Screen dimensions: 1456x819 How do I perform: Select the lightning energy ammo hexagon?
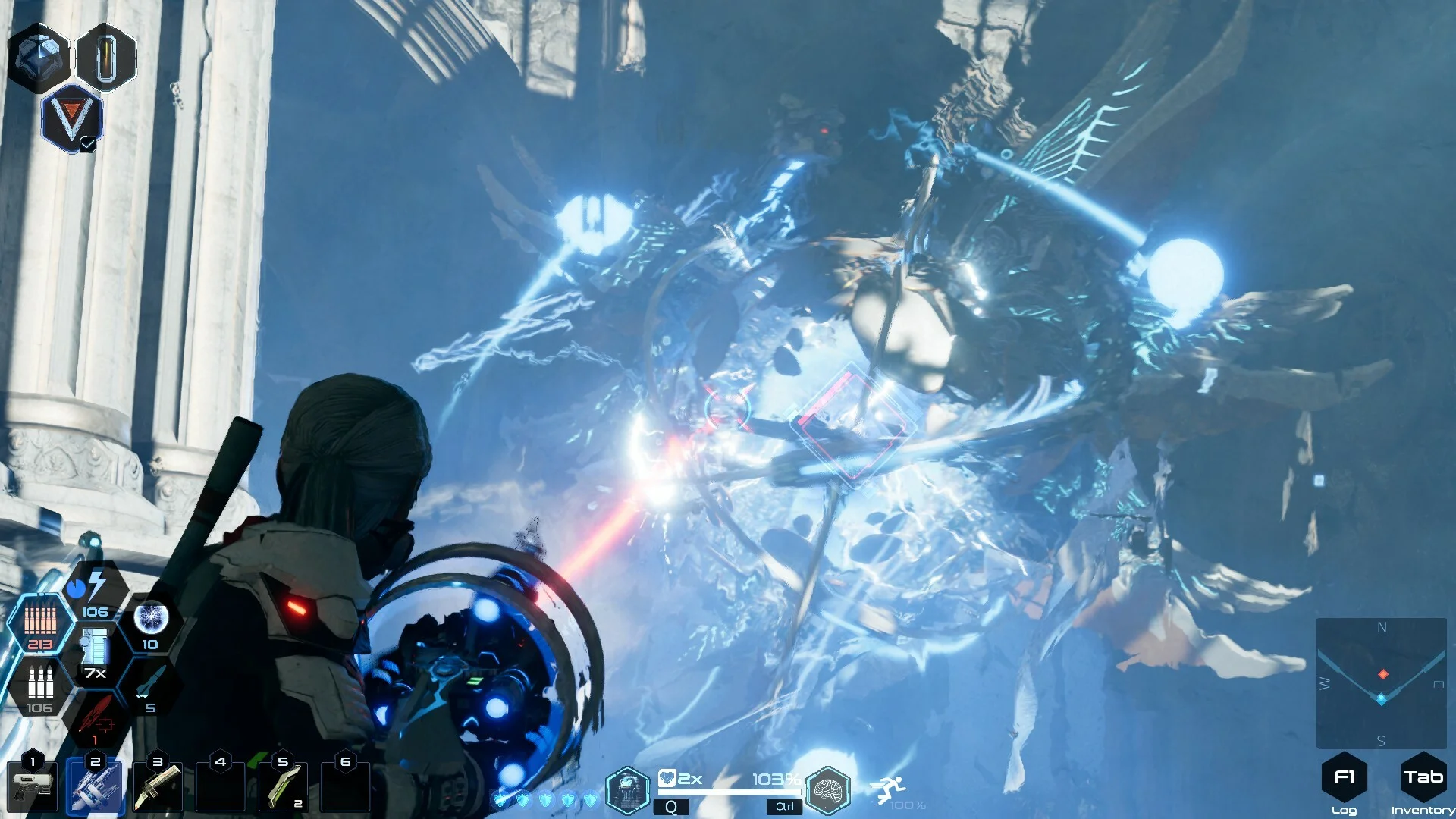(x=95, y=591)
